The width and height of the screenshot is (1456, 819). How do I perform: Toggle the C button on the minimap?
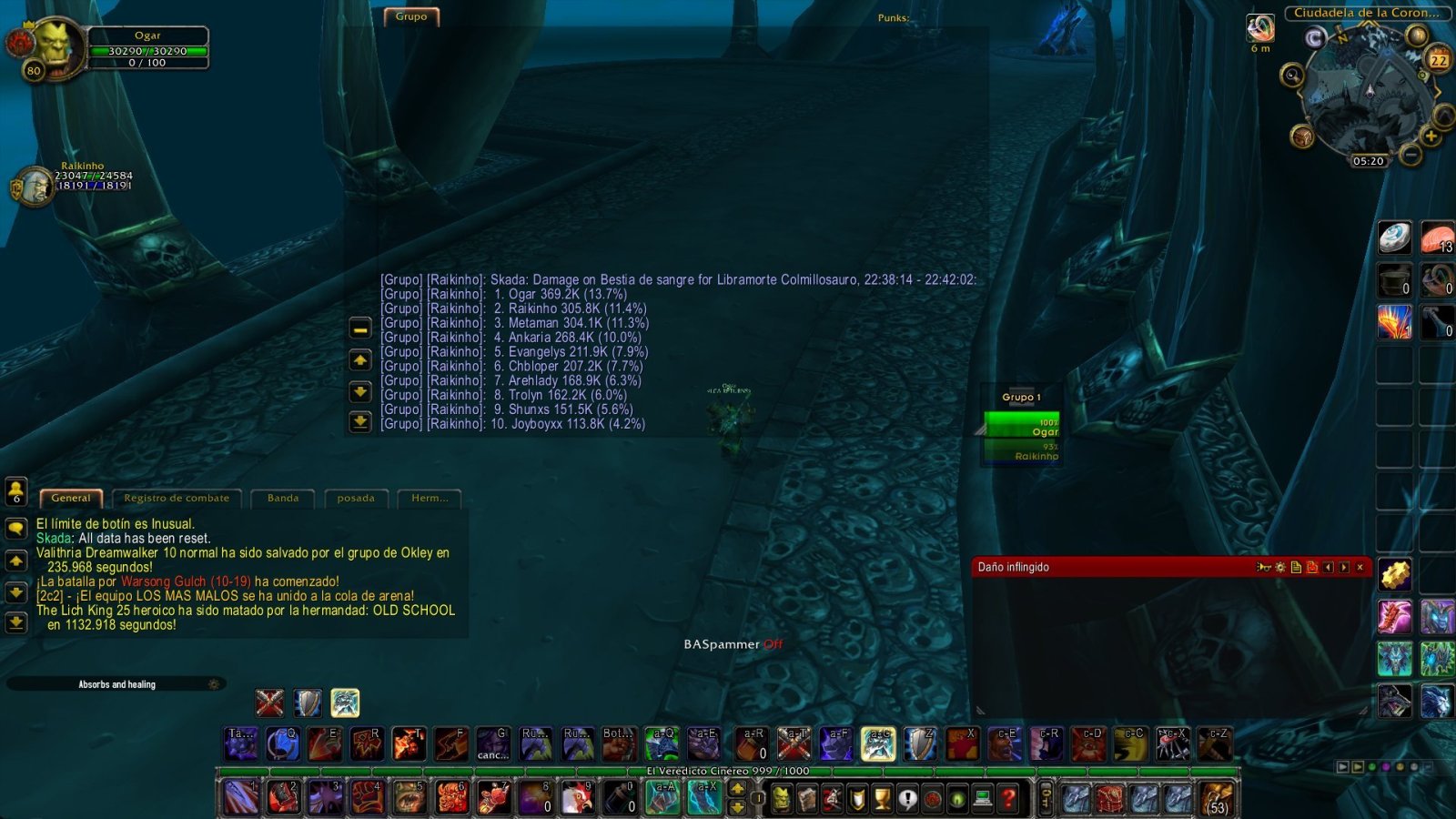pyautogui.click(x=1314, y=37)
